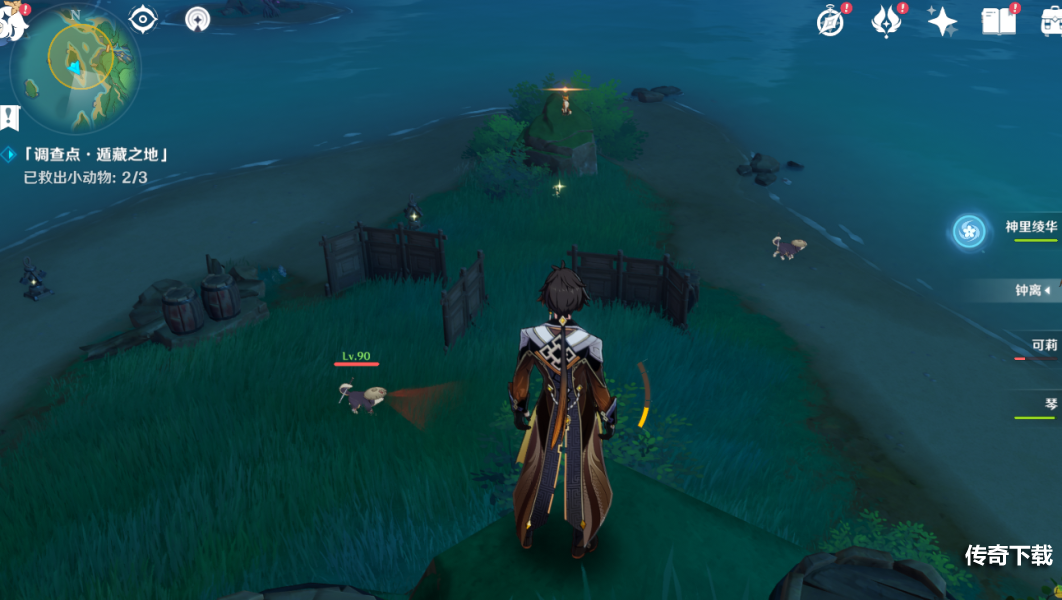
Task: Open the backpack inventory icon
Action: pos(1050,21)
